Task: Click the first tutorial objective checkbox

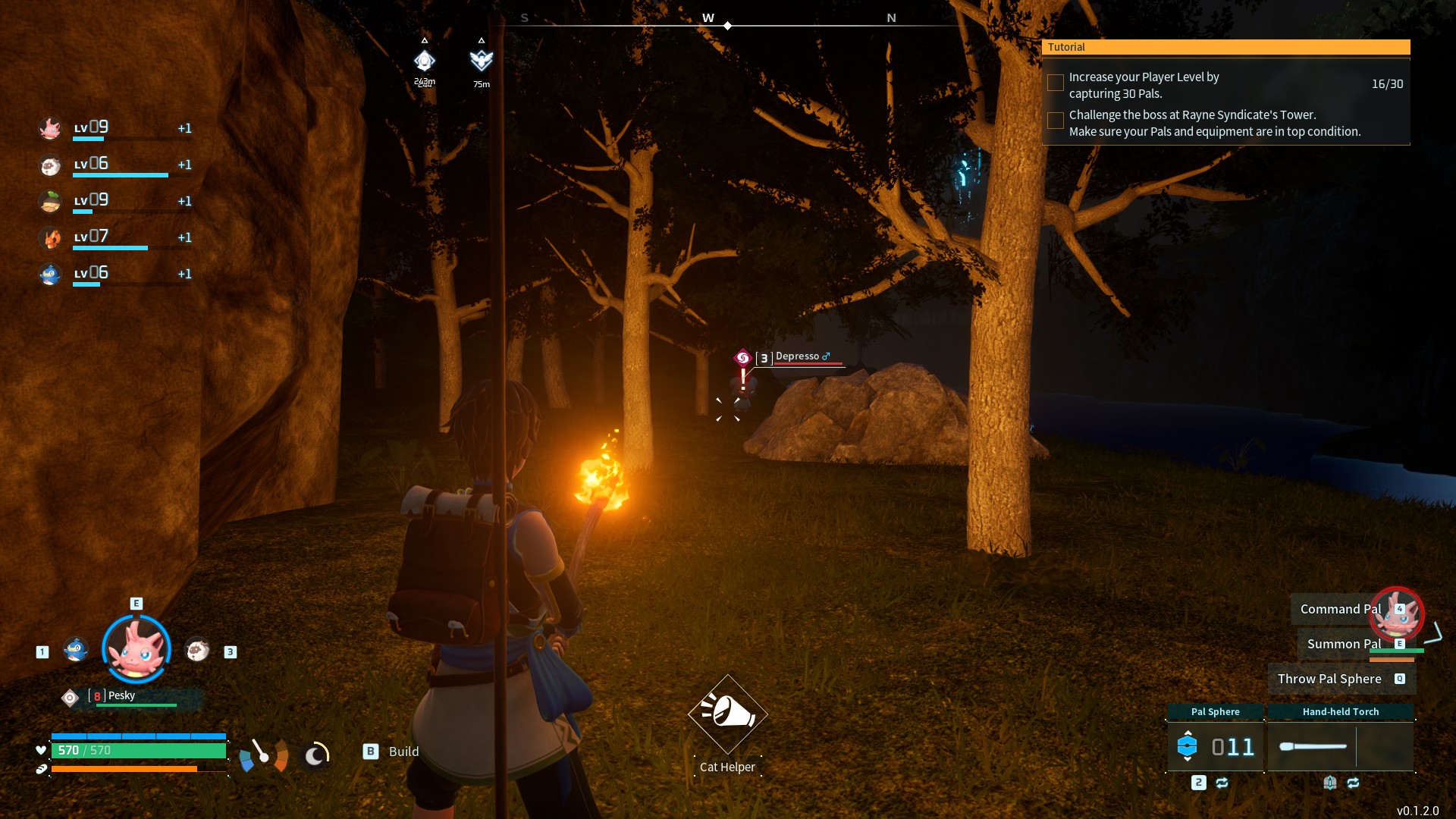Action: [x=1055, y=83]
